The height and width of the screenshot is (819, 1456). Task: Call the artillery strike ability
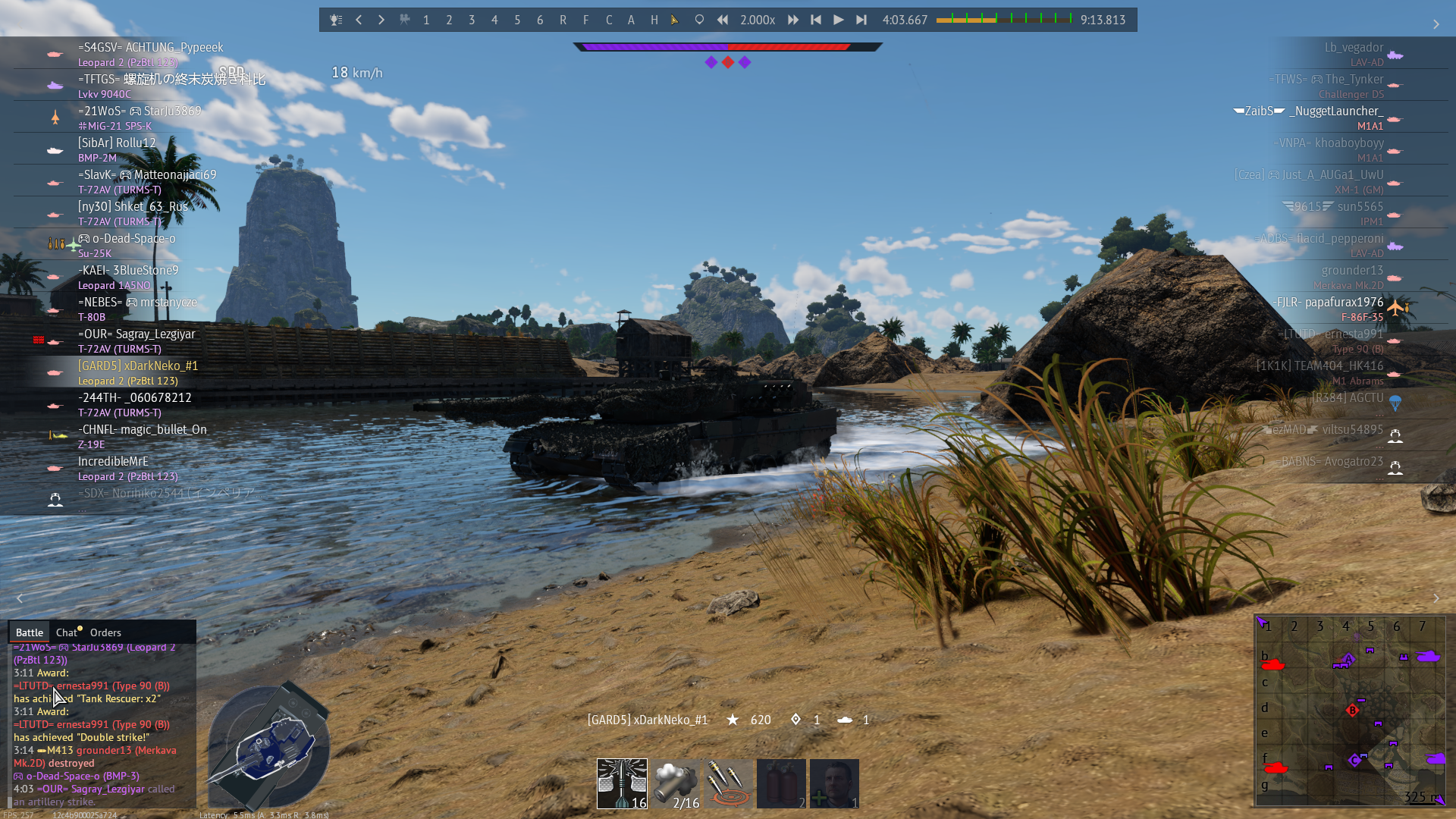[x=729, y=783]
